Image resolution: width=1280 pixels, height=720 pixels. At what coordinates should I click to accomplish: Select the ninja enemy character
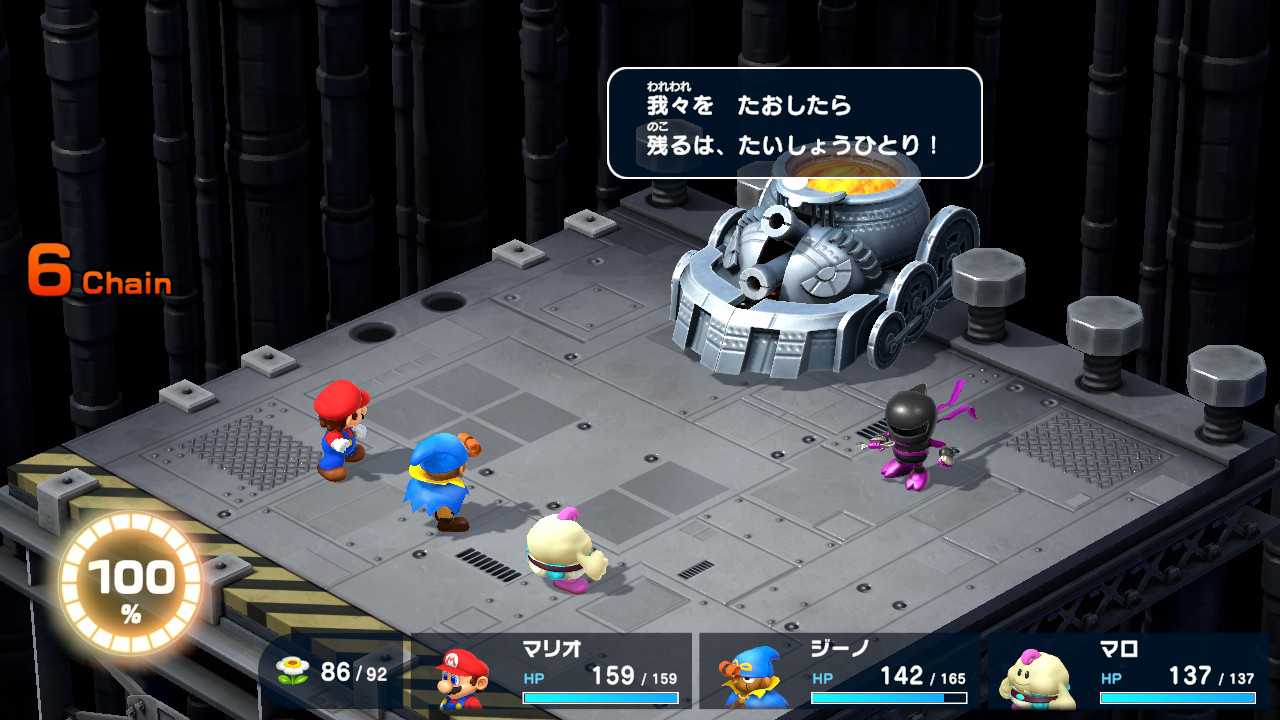pyautogui.click(x=910, y=450)
